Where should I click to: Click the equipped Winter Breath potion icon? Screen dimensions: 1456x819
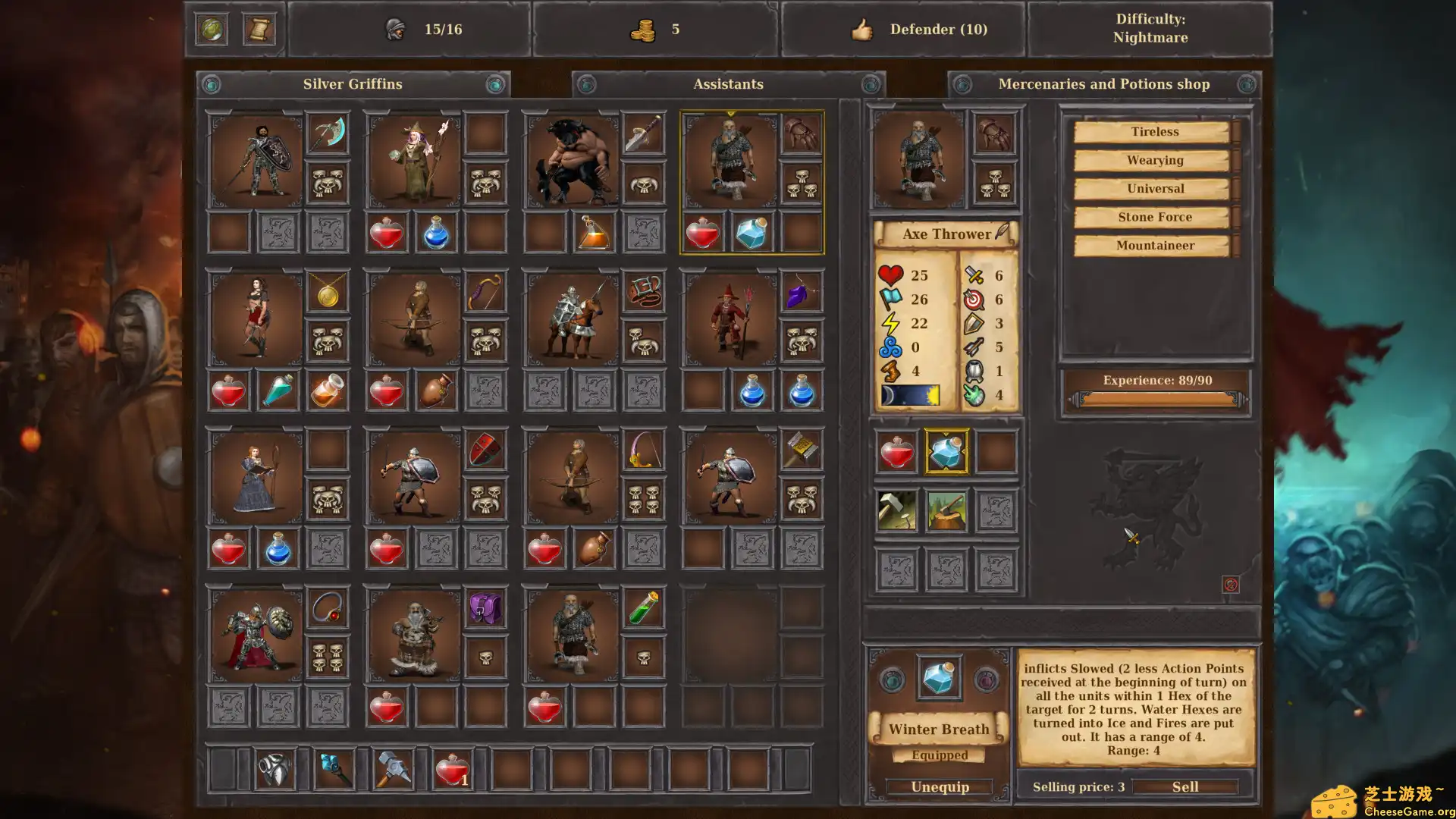pyautogui.click(x=939, y=677)
